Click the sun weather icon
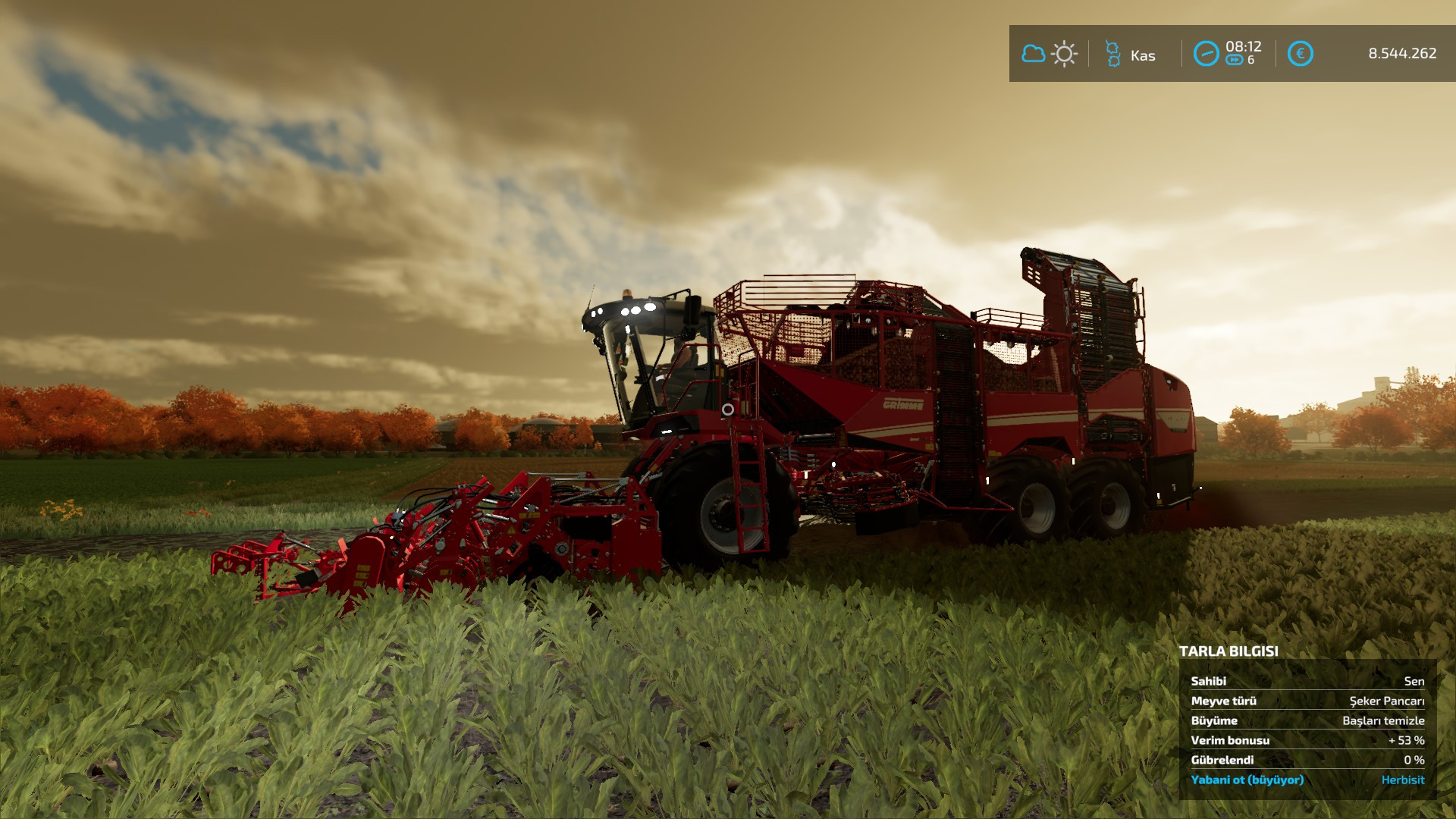Screen dimensions: 1456x819 point(1065,54)
